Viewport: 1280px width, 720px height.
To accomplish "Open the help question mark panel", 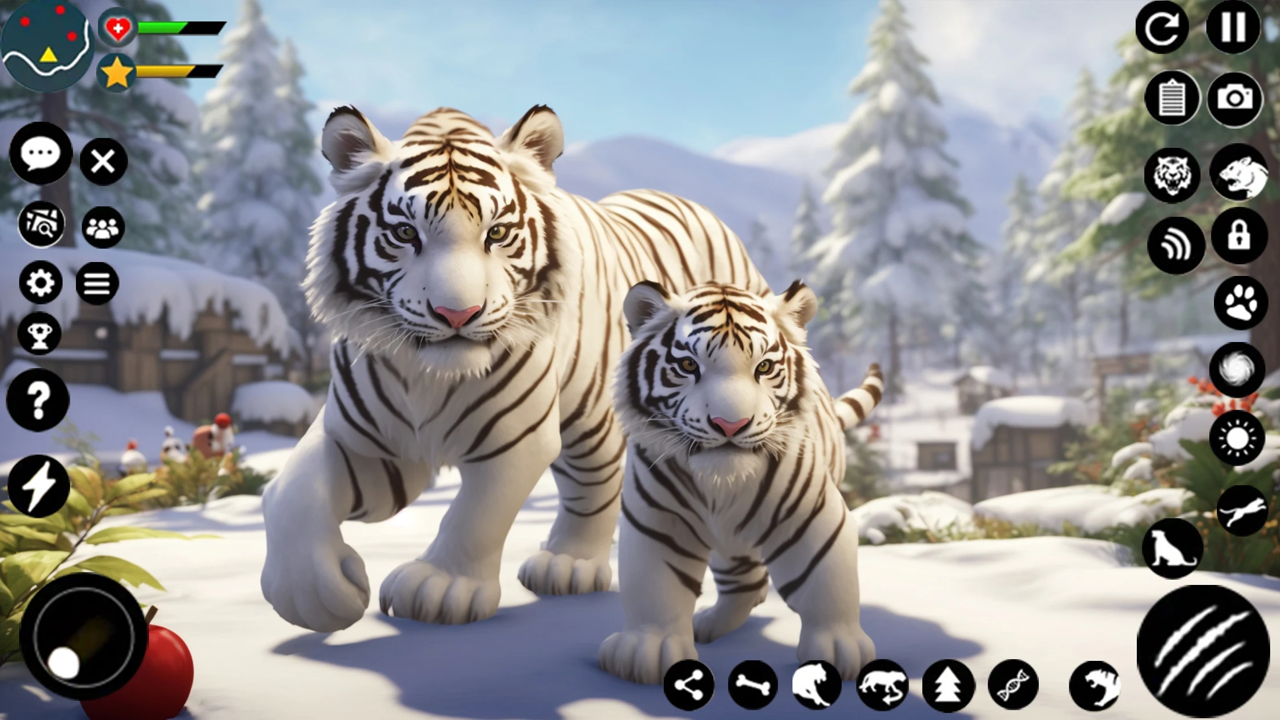I will tap(38, 400).
